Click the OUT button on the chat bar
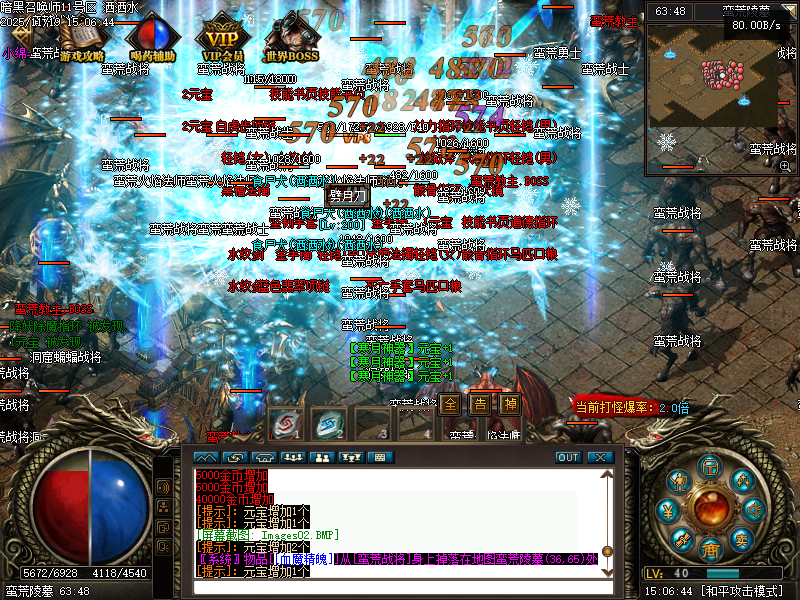This screenshot has height=600, width=800. tap(568, 457)
